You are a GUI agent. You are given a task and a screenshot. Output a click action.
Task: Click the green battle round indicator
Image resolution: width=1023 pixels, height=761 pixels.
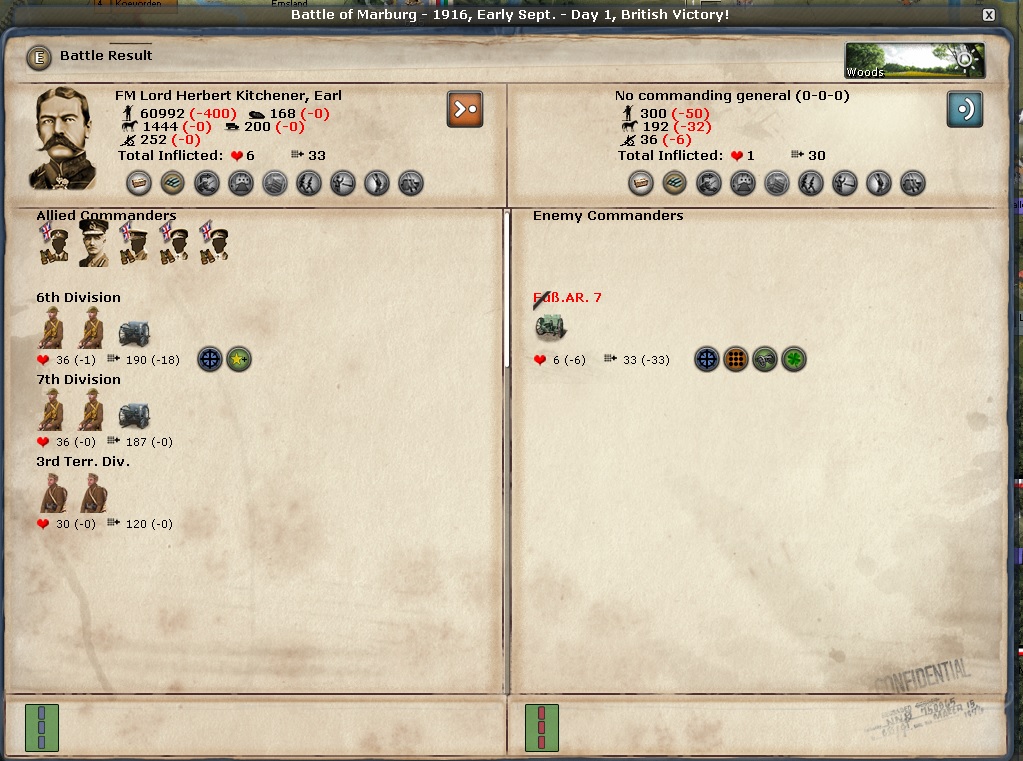pos(42,727)
